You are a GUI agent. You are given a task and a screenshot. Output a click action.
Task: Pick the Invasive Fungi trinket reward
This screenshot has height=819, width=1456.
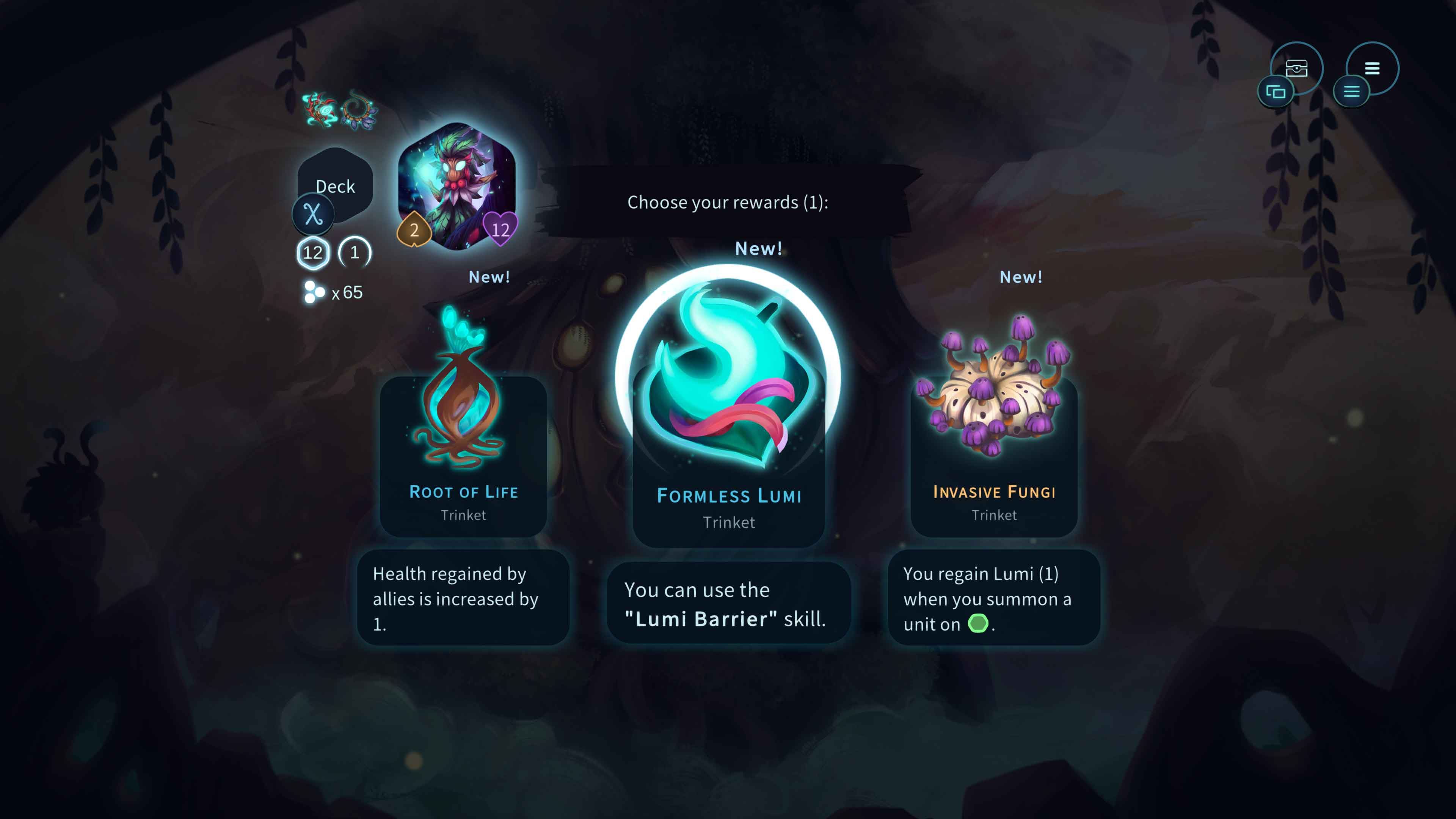(x=994, y=441)
